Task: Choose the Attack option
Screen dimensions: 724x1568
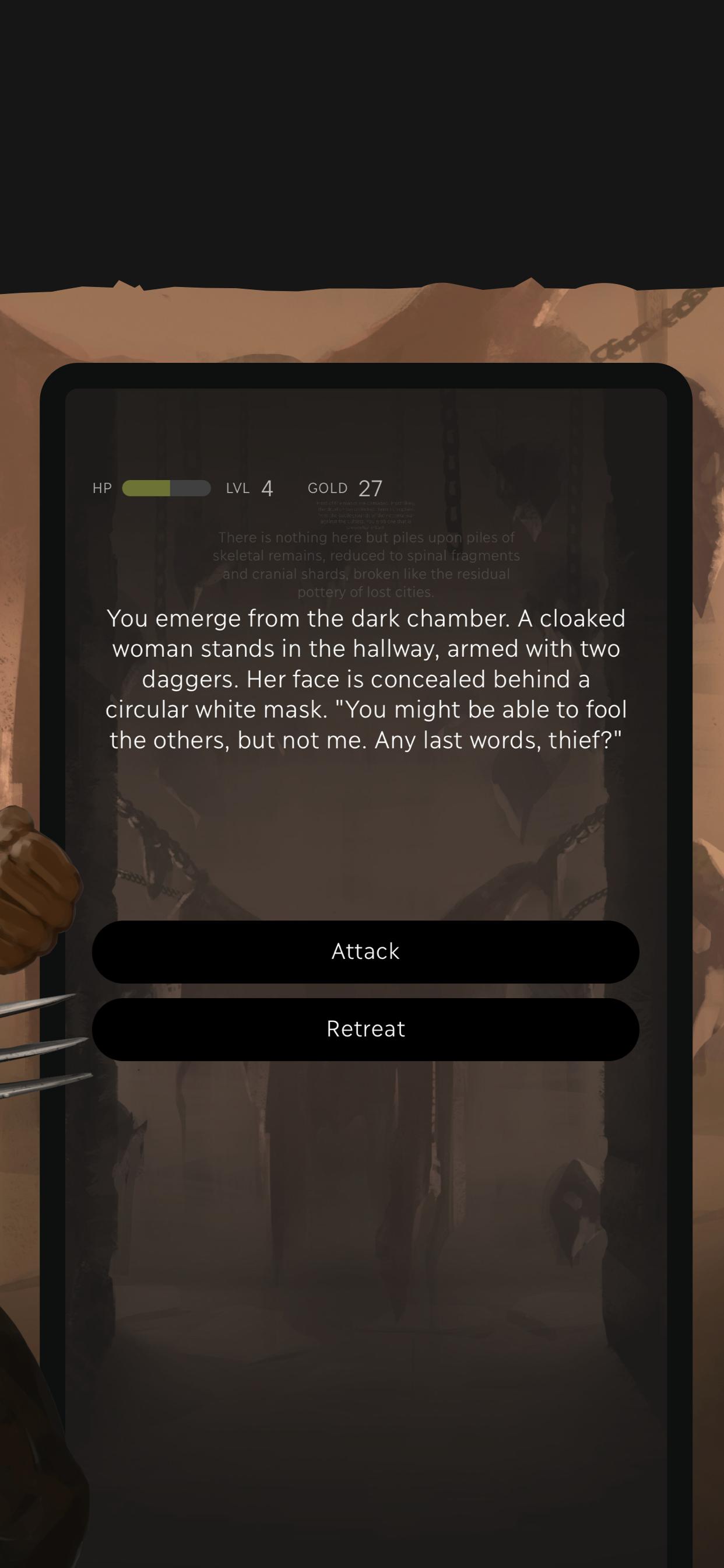Action: [x=365, y=951]
